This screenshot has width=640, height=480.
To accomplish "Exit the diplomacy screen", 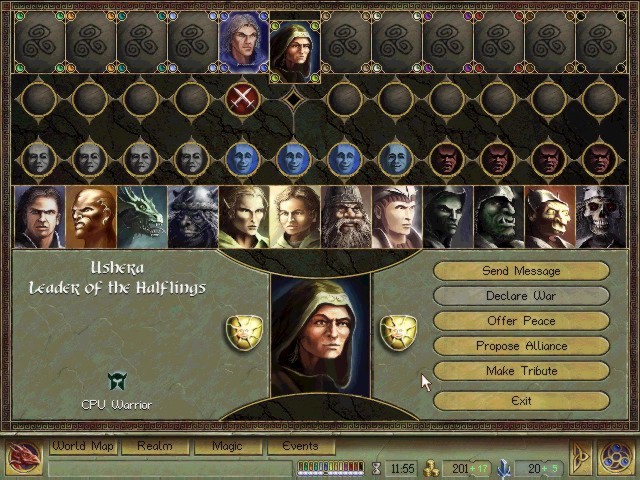I will coord(521,401).
